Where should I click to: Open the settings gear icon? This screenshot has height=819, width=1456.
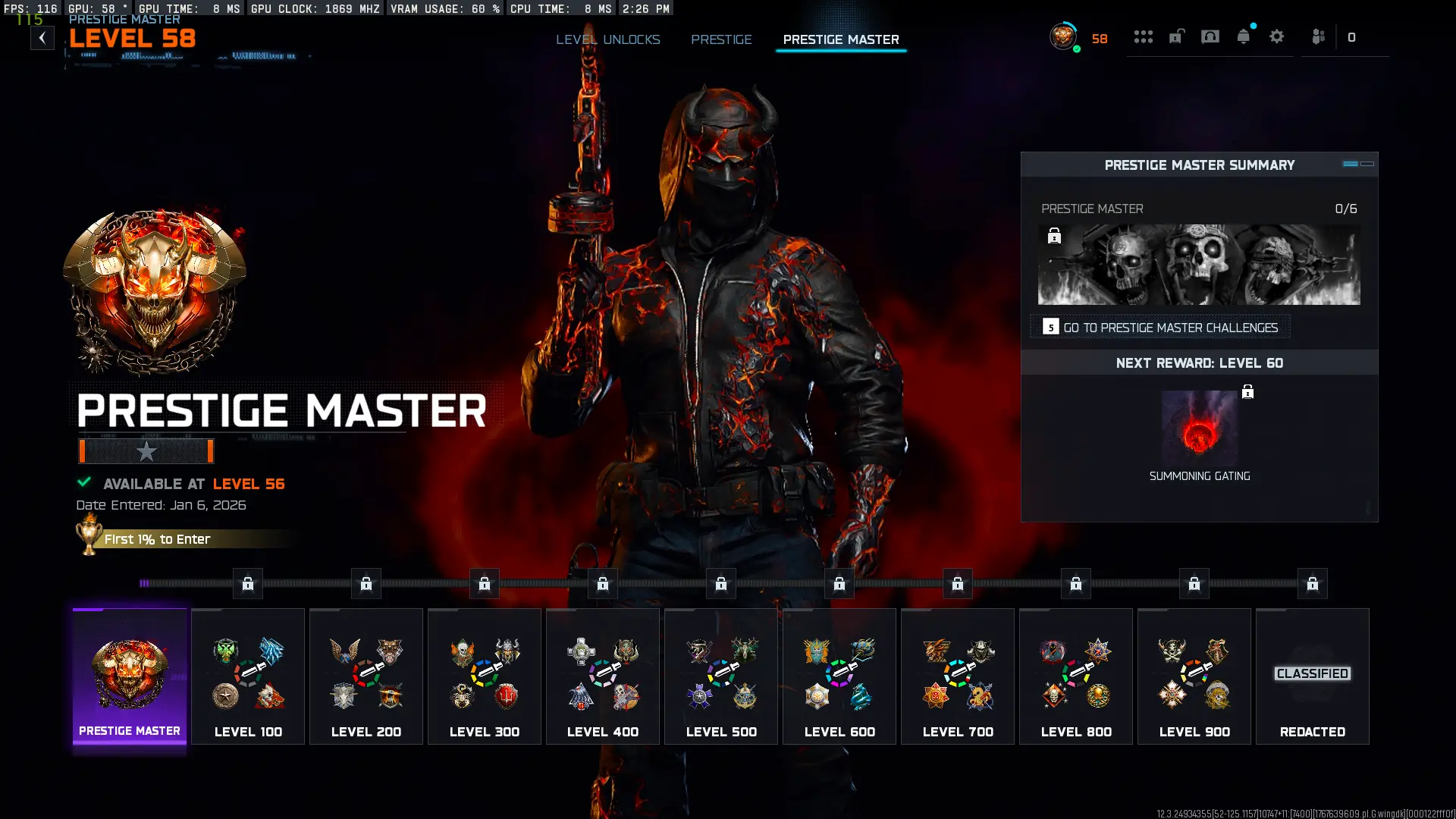point(1278,36)
